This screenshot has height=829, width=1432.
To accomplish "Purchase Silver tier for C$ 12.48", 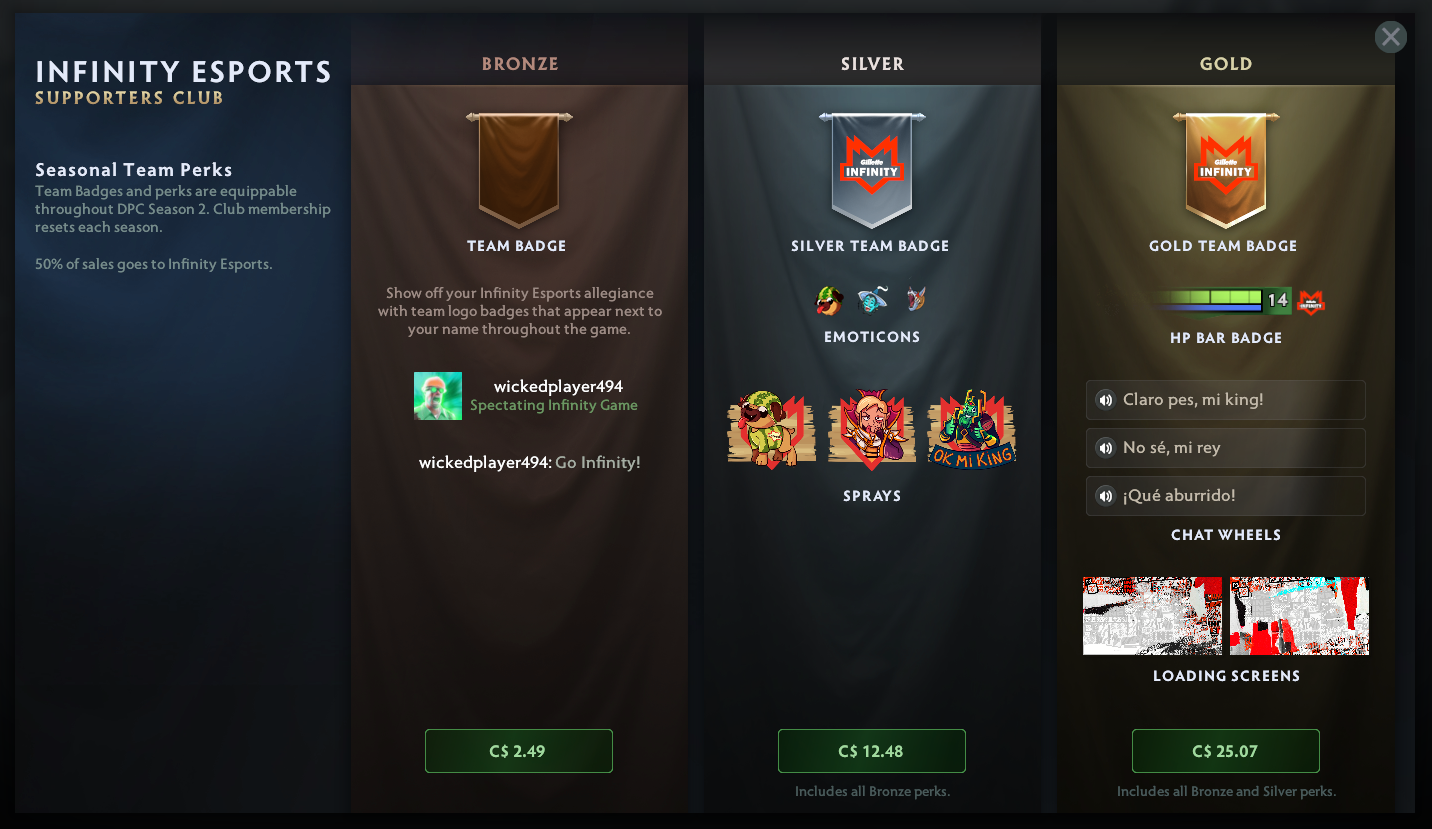I will (871, 751).
